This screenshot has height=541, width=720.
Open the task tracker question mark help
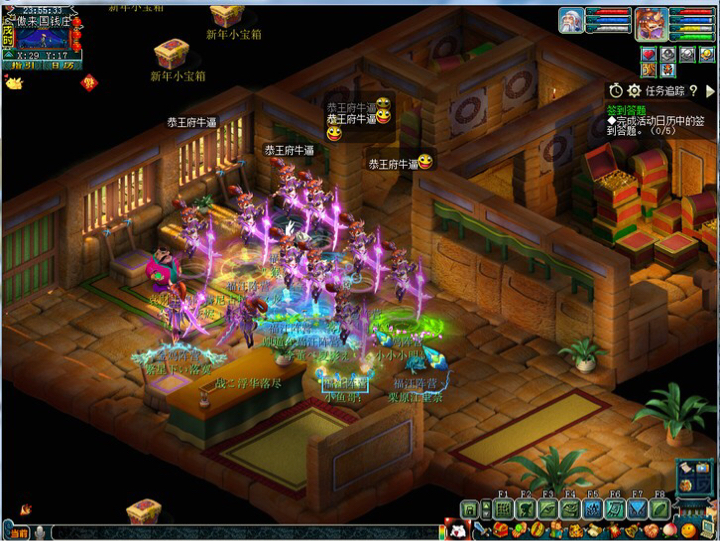pyautogui.click(x=694, y=90)
